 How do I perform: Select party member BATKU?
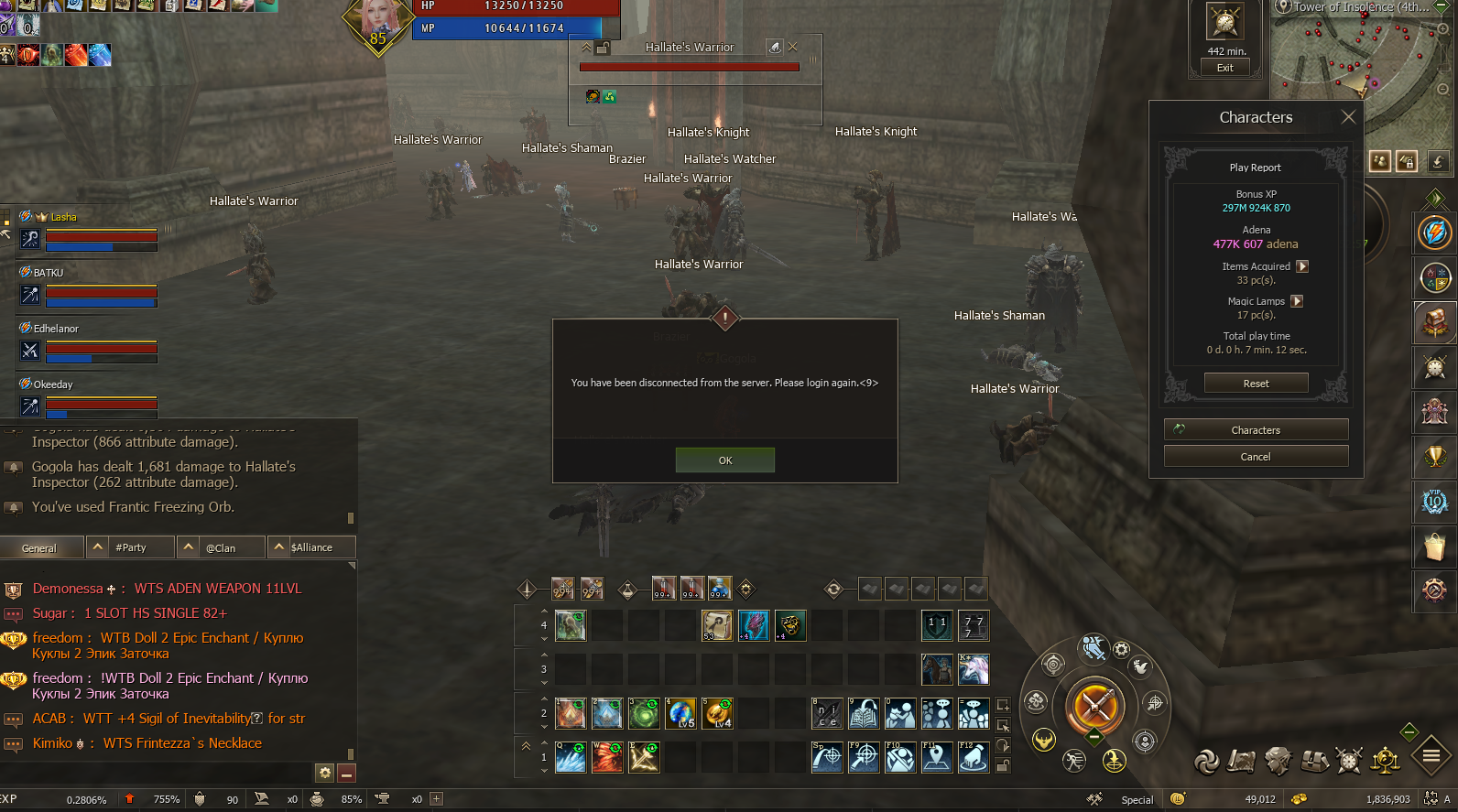pyautogui.click(x=49, y=273)
